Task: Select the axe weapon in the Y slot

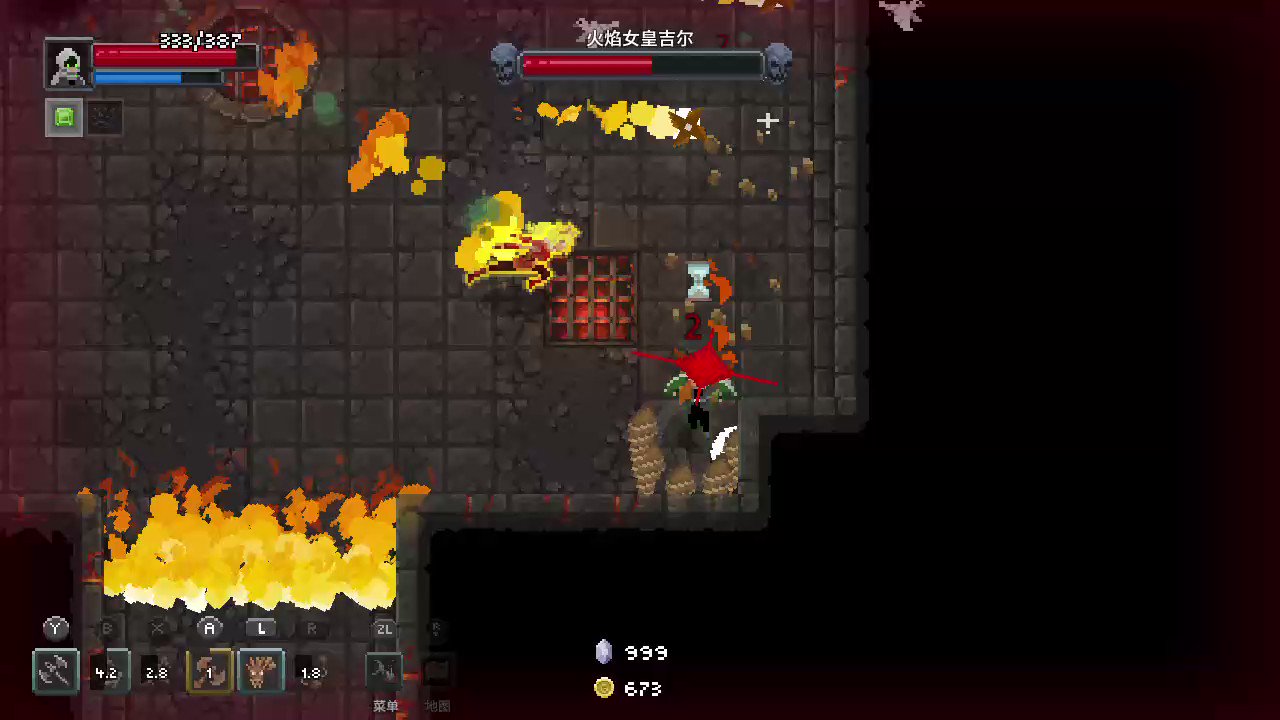Action: click(x=55, y=671)
